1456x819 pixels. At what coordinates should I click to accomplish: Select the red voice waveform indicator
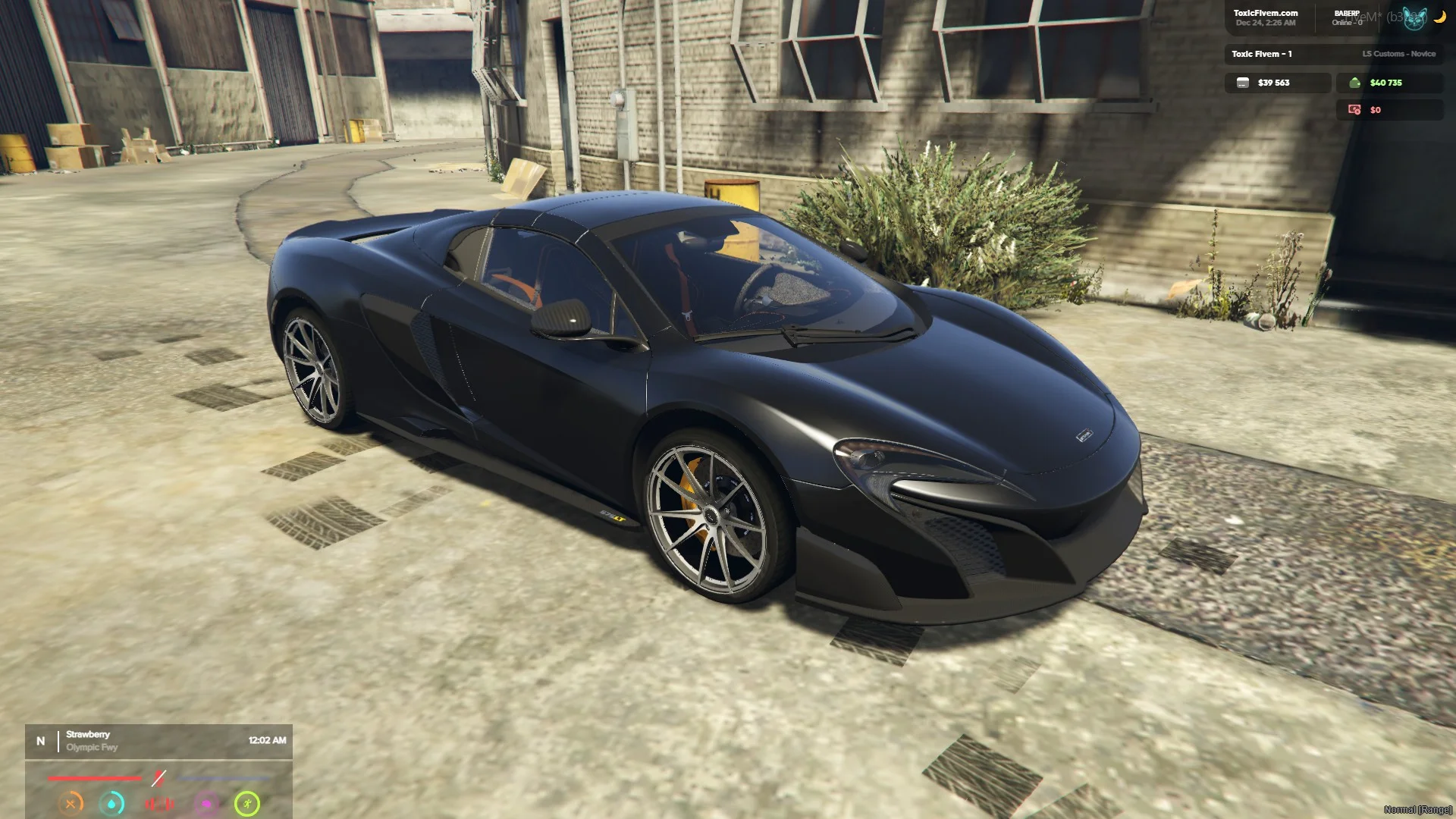(x=159, y=803)
